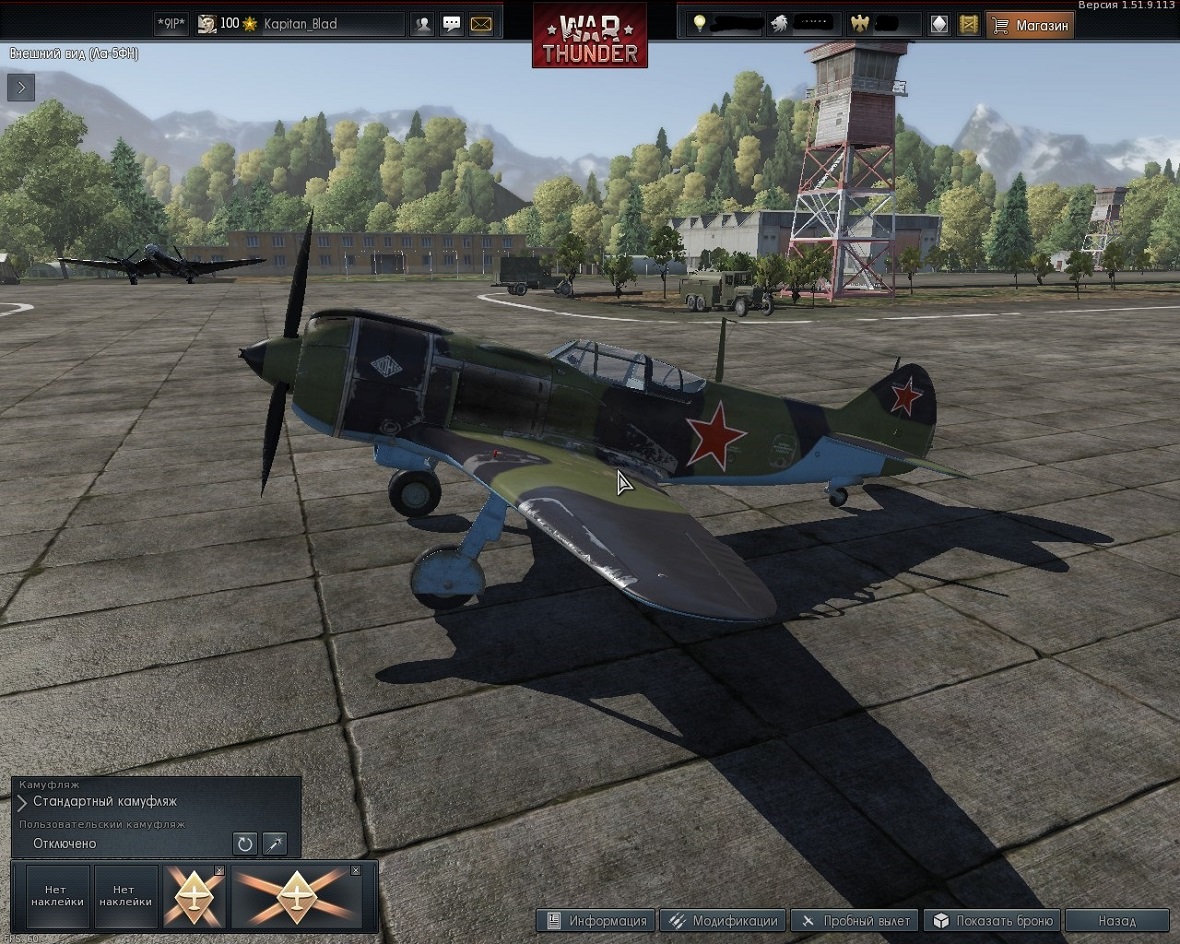1180x944 pixels.
Task: Click the War Thunder logo
Action: tap(589, 36)
